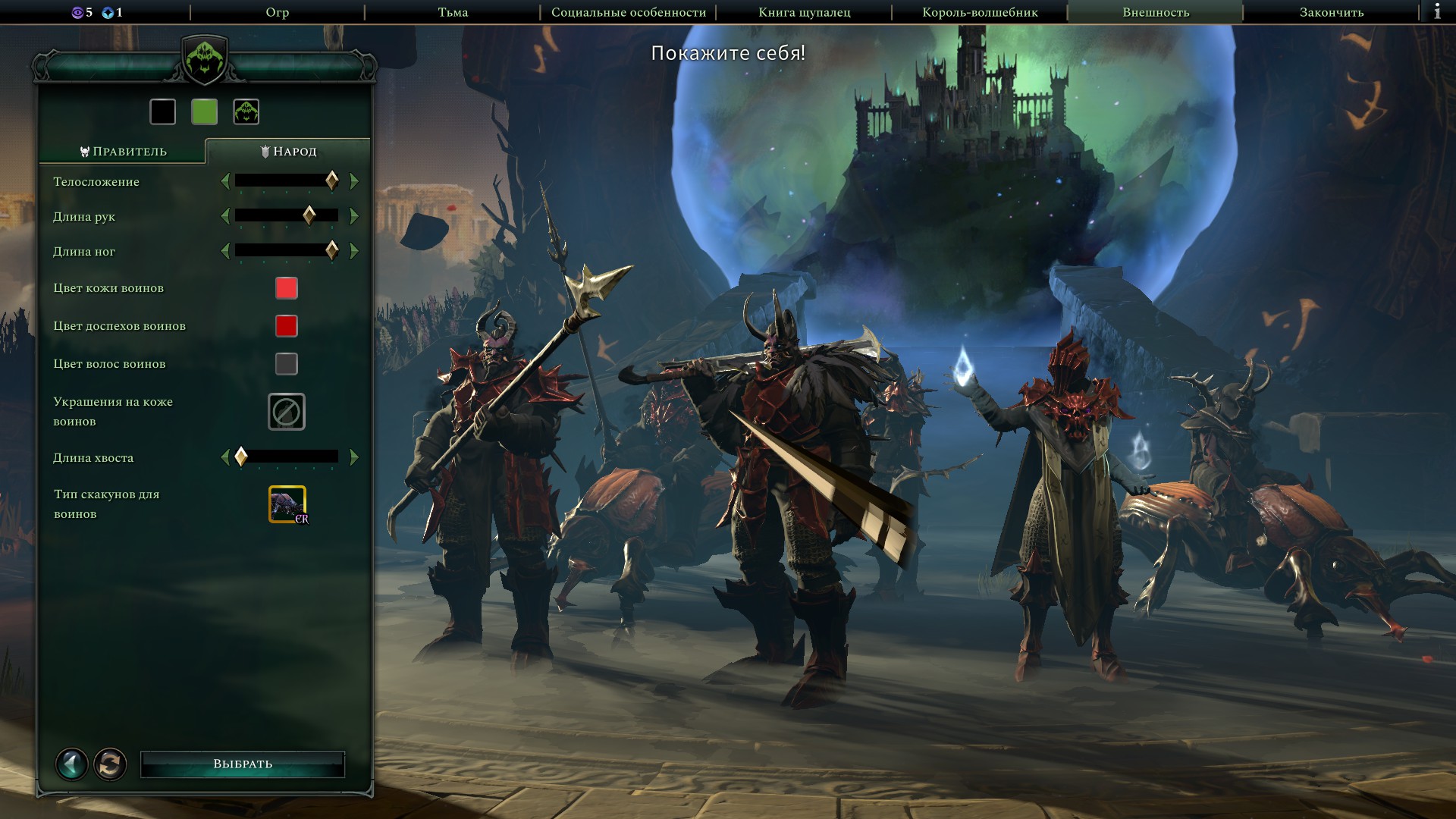Open the black primary color swatch
This screenshot has width=1456, height=819.
(x=163, y=112)
